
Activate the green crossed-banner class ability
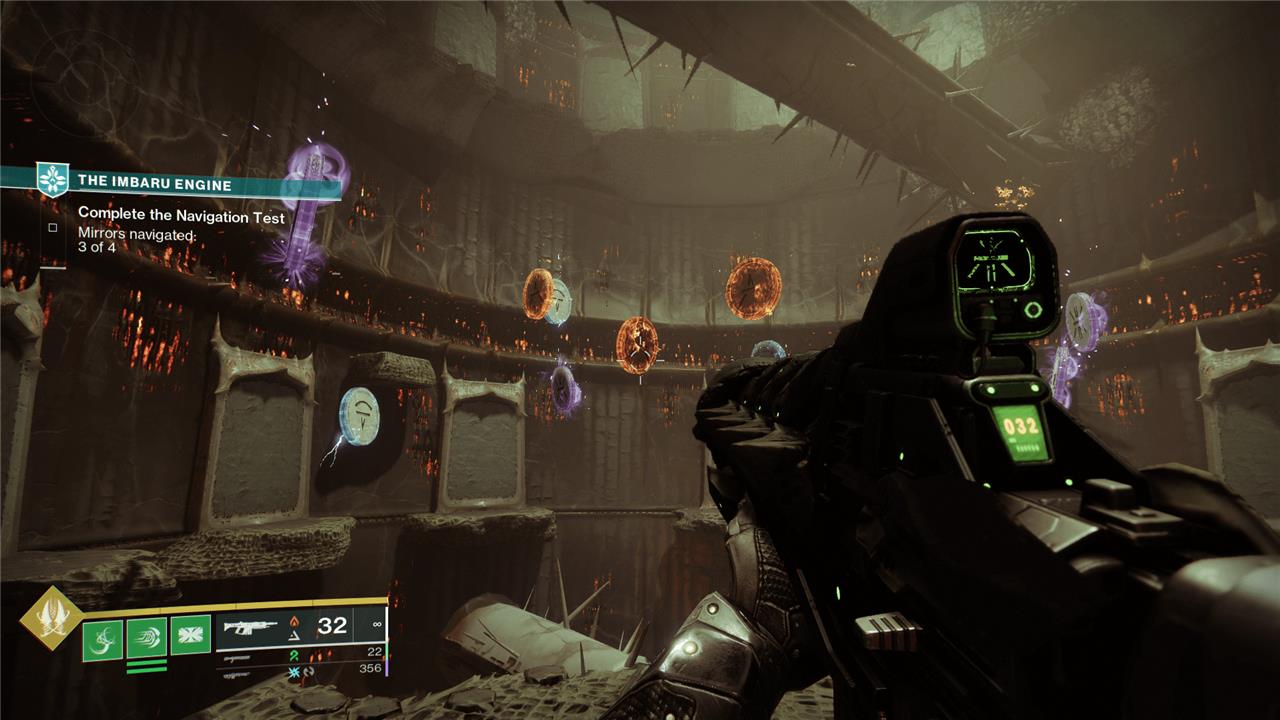190,635
